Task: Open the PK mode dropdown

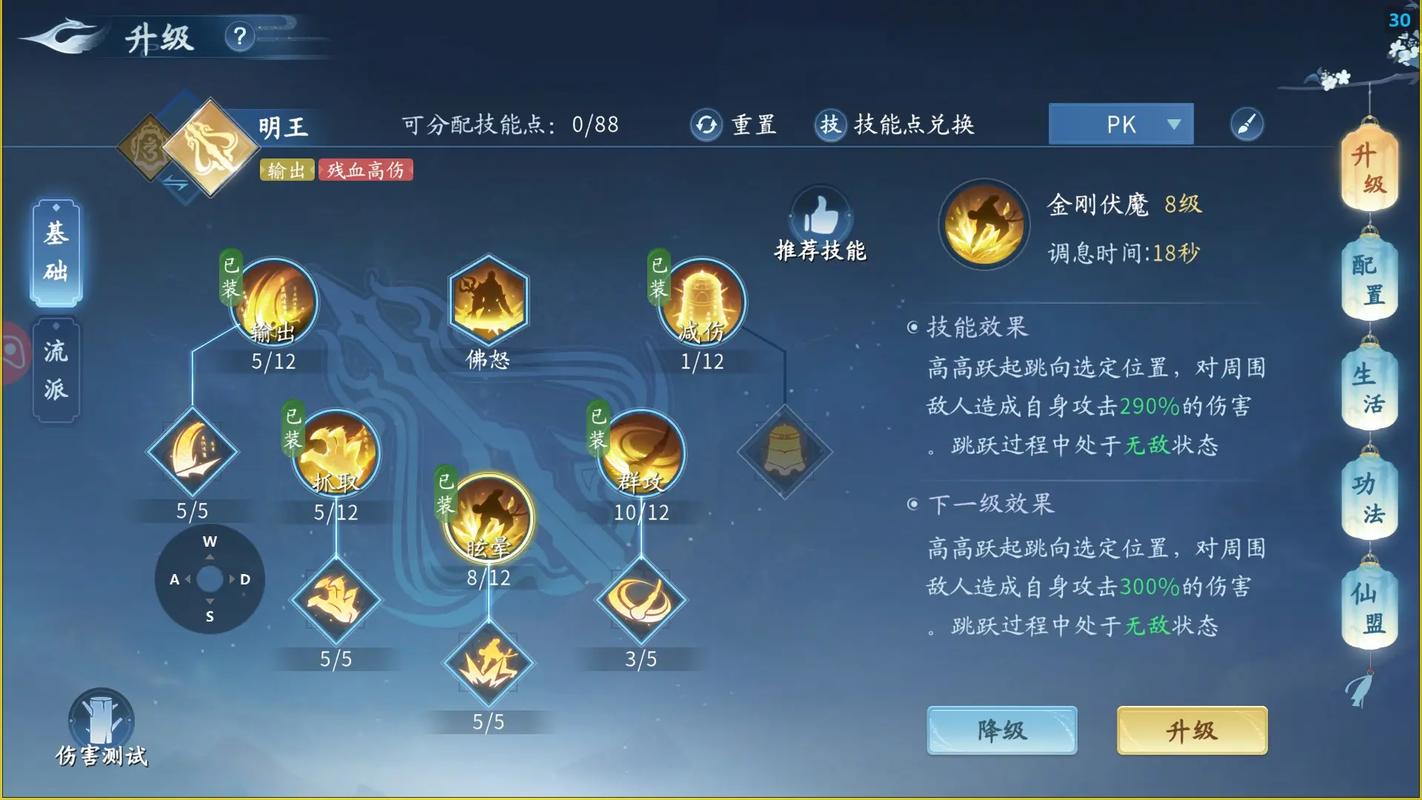Action: (1120, 124)
